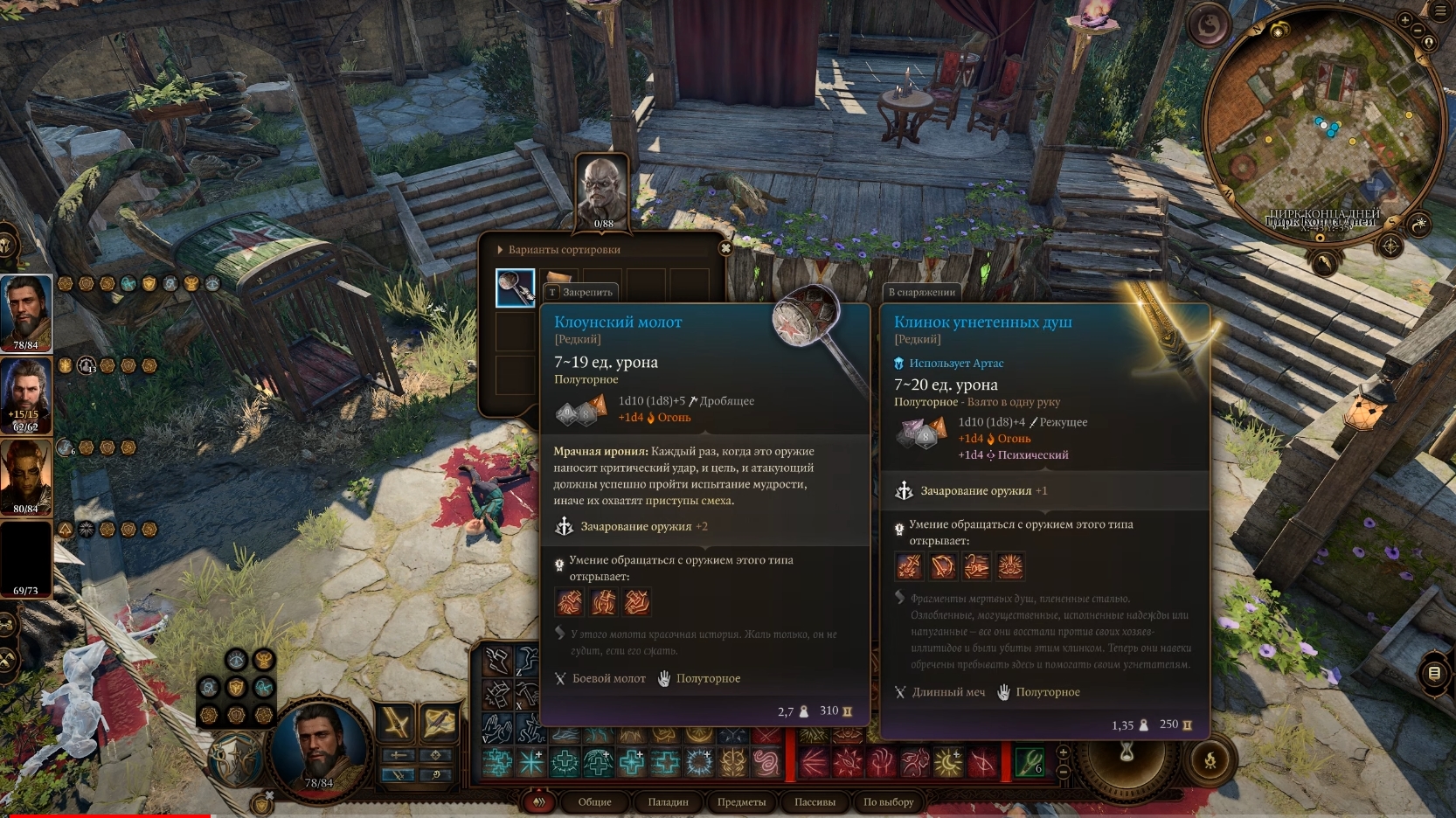This screenshot has height=818, width=1456.
Task: Close the loot container window
Action: [725, 248]
